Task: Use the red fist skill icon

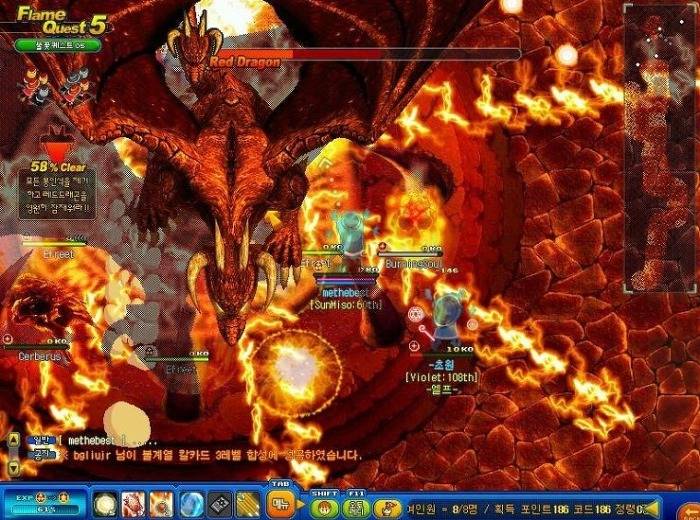Action: pos(133,504)
